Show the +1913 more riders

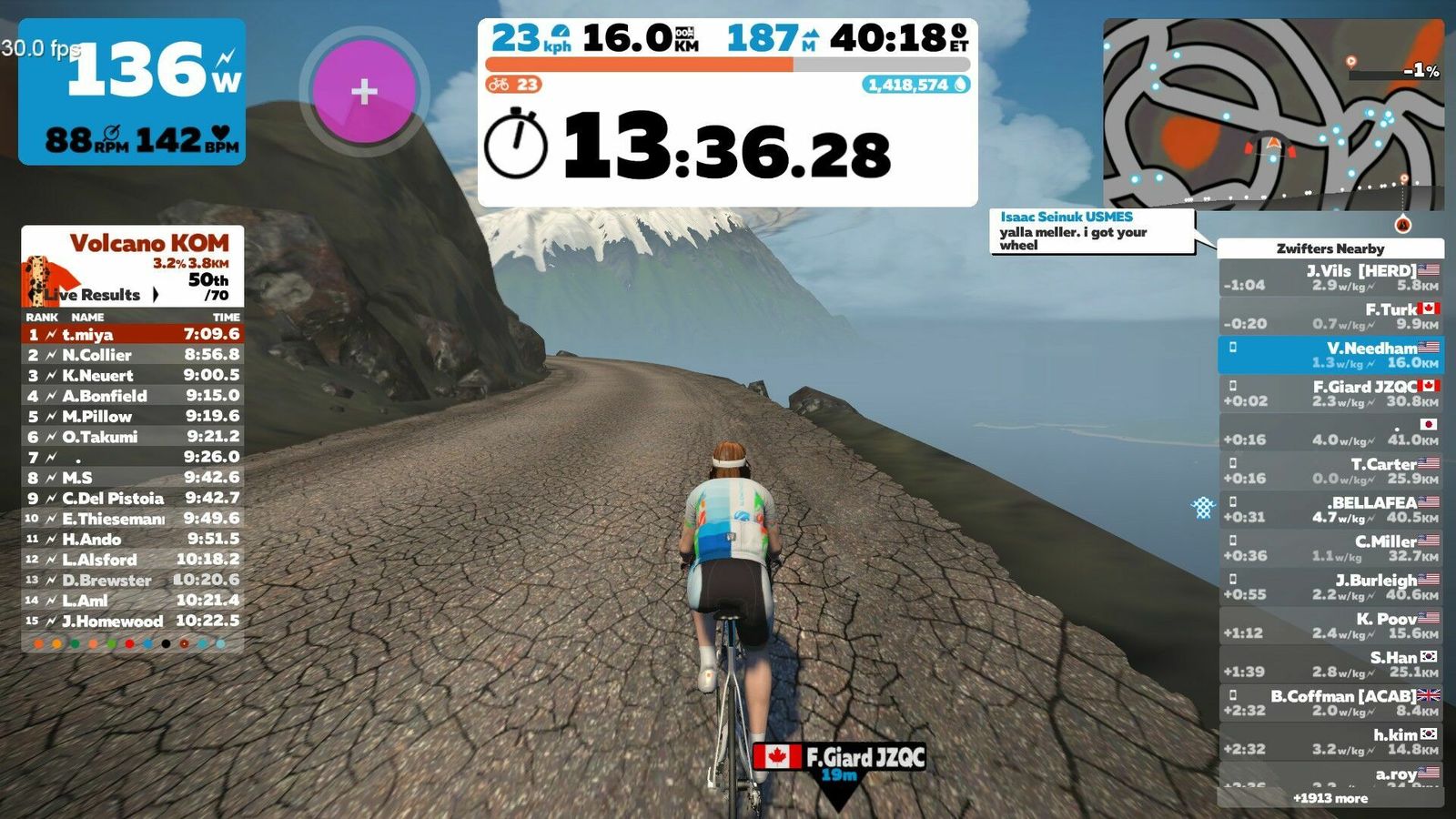1330,798
